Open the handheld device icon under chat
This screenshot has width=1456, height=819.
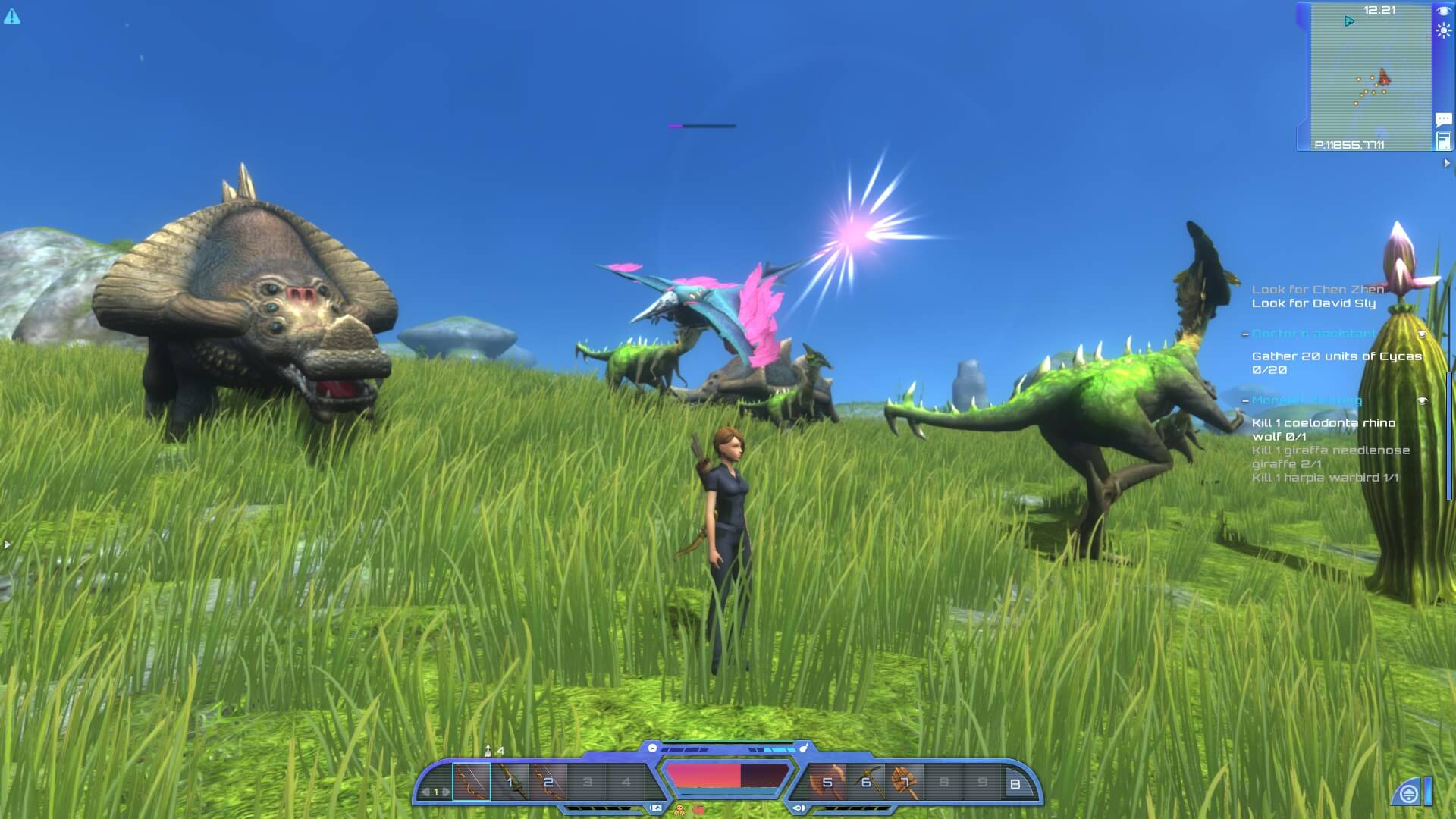point(1443,140)
